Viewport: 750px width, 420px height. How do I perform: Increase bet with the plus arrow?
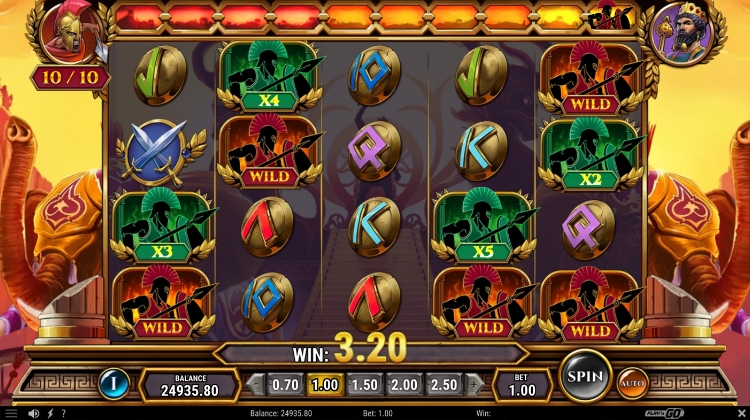472,385
